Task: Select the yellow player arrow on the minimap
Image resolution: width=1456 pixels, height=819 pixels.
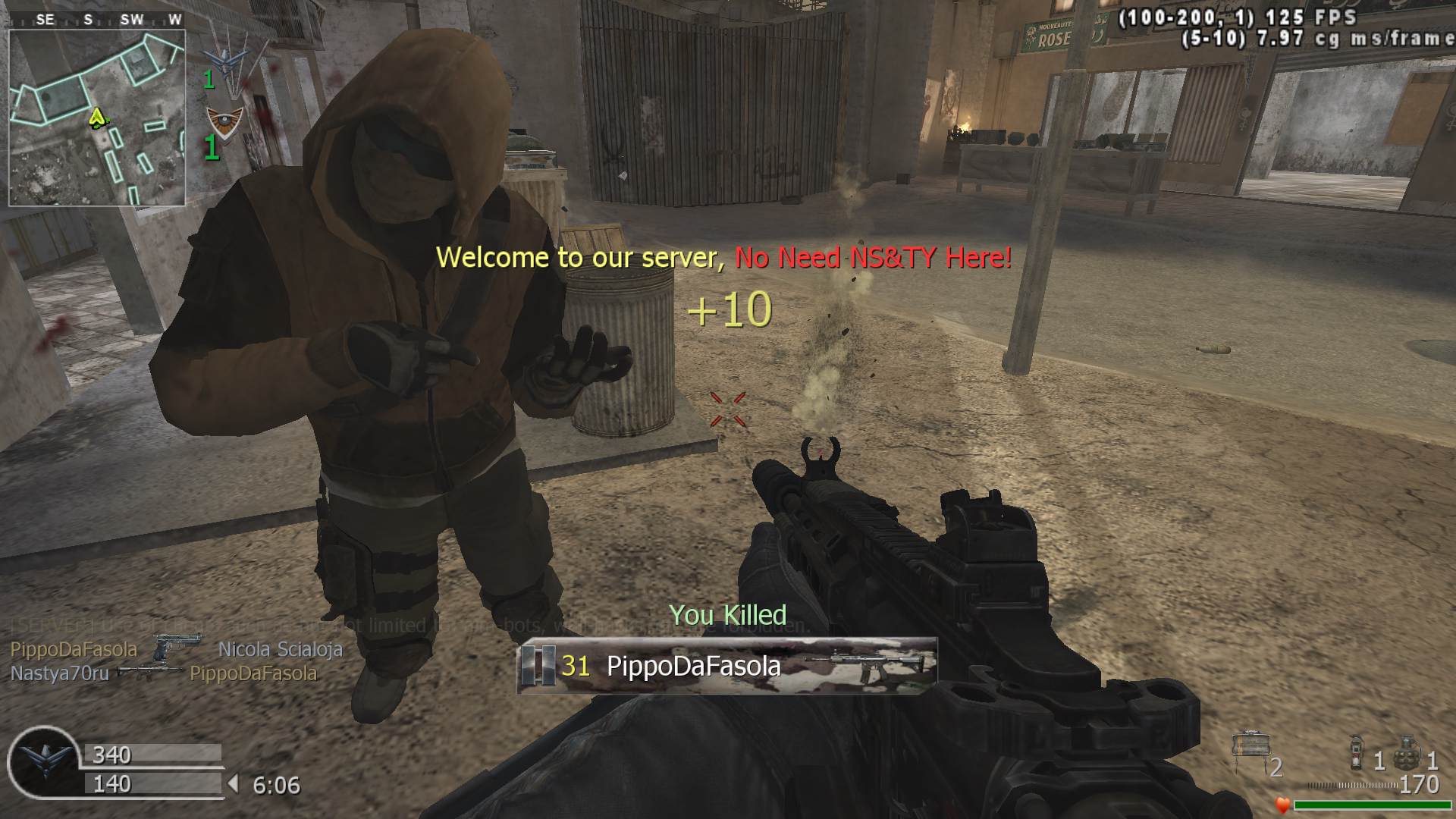Action: point(97,118)
